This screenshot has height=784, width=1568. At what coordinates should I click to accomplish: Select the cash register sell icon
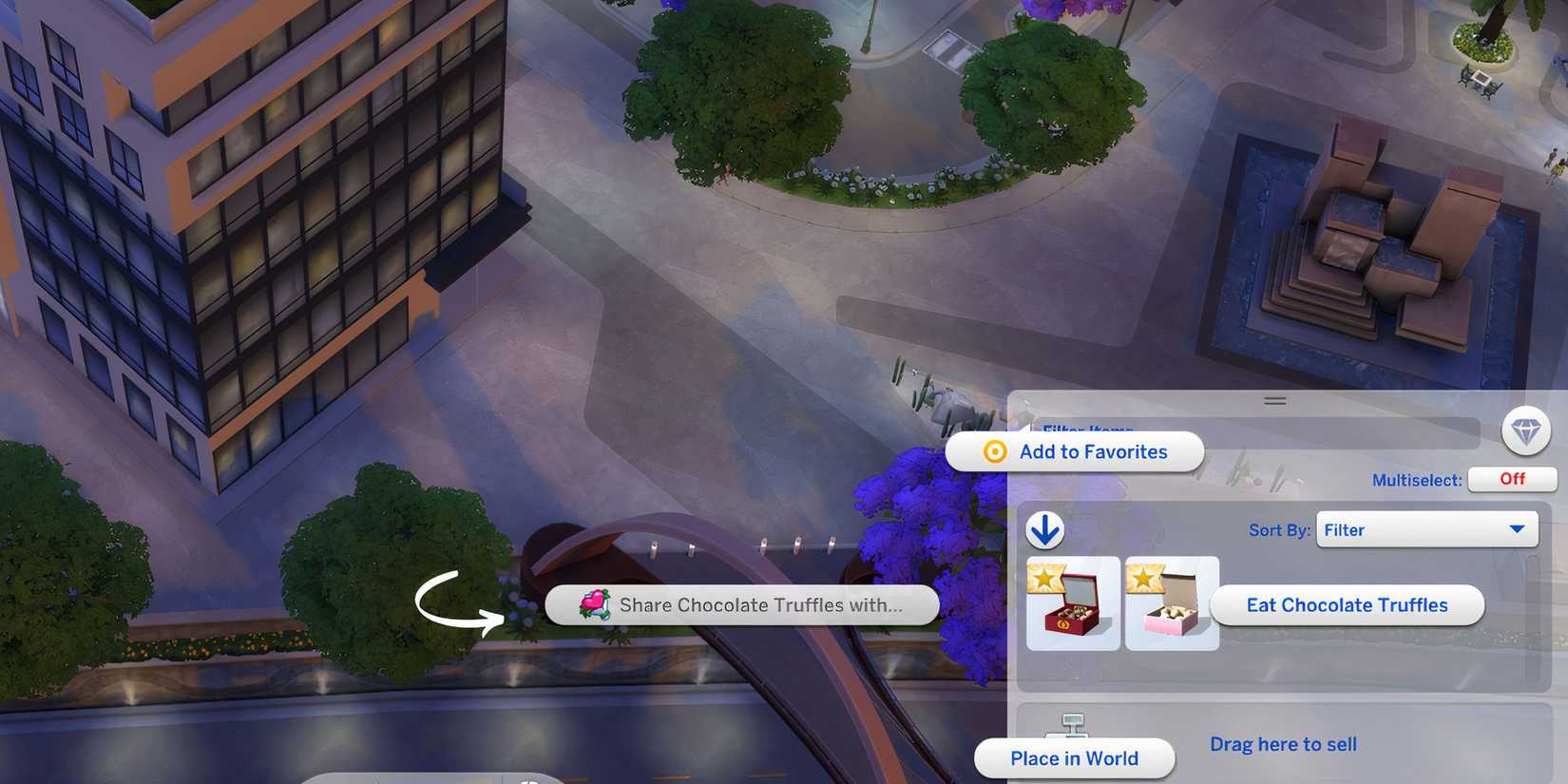pyautogui.click(x=1073, y=724)
